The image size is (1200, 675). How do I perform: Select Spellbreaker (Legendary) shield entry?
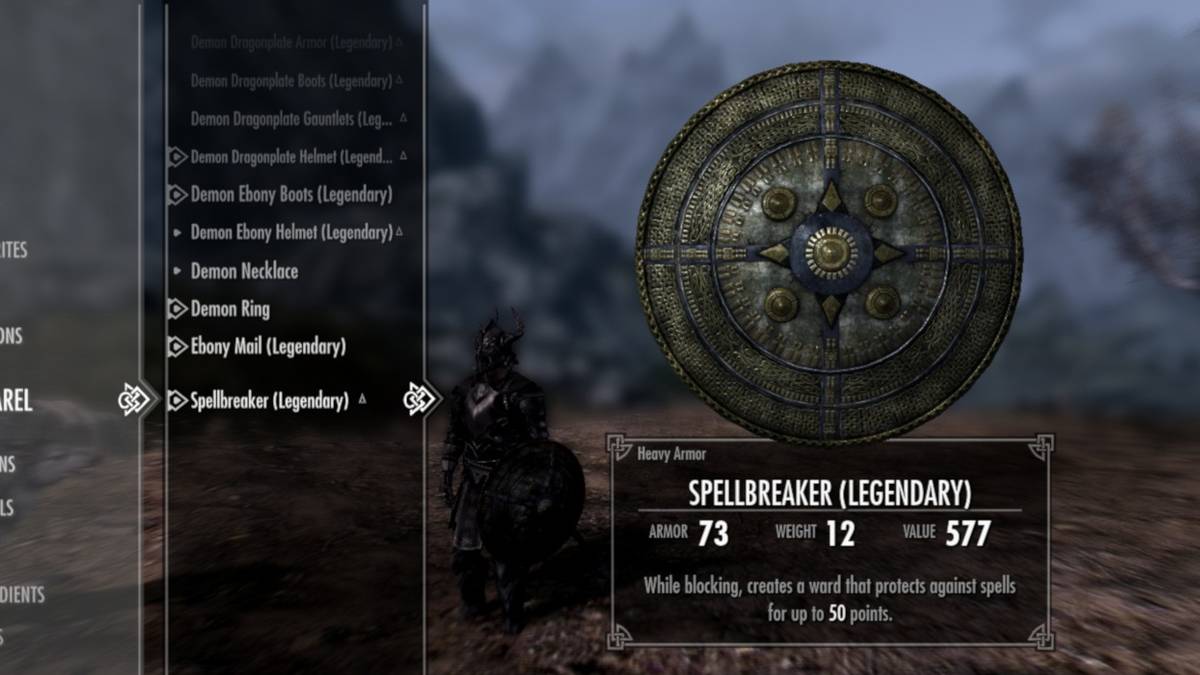(x=269, y=401)
